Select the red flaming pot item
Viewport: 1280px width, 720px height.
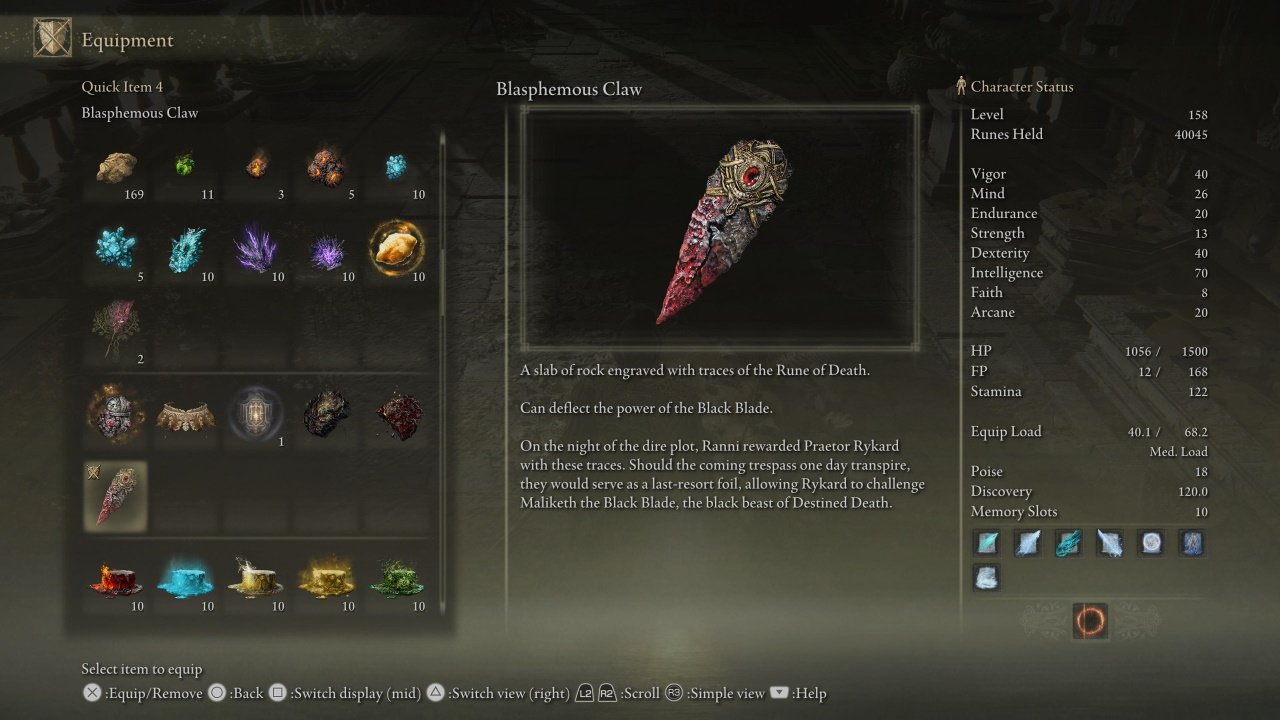click(116, 579)
